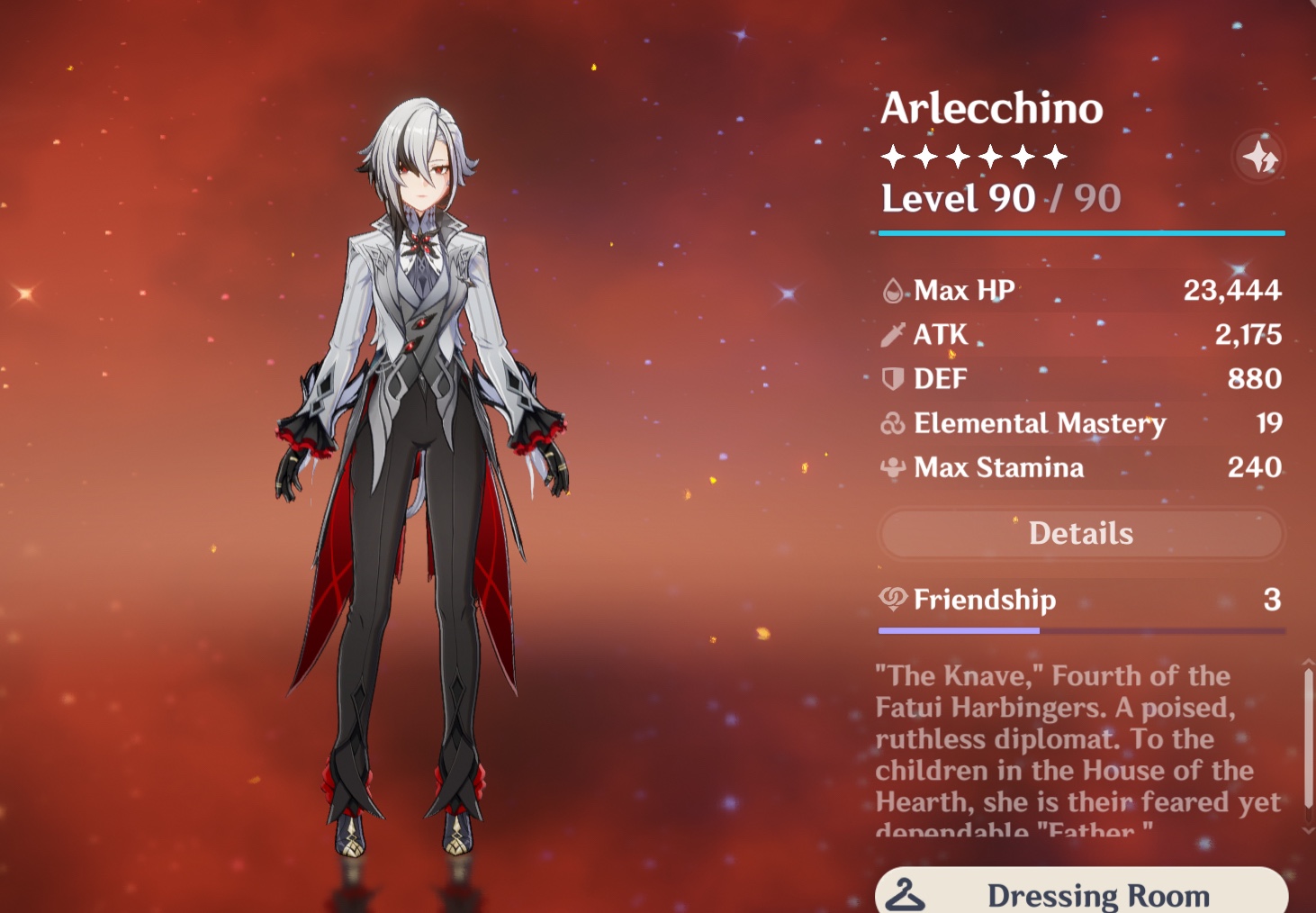Select the ATK sword stat icon
This screenshot has width=1316, height=913.
[892, 334]
